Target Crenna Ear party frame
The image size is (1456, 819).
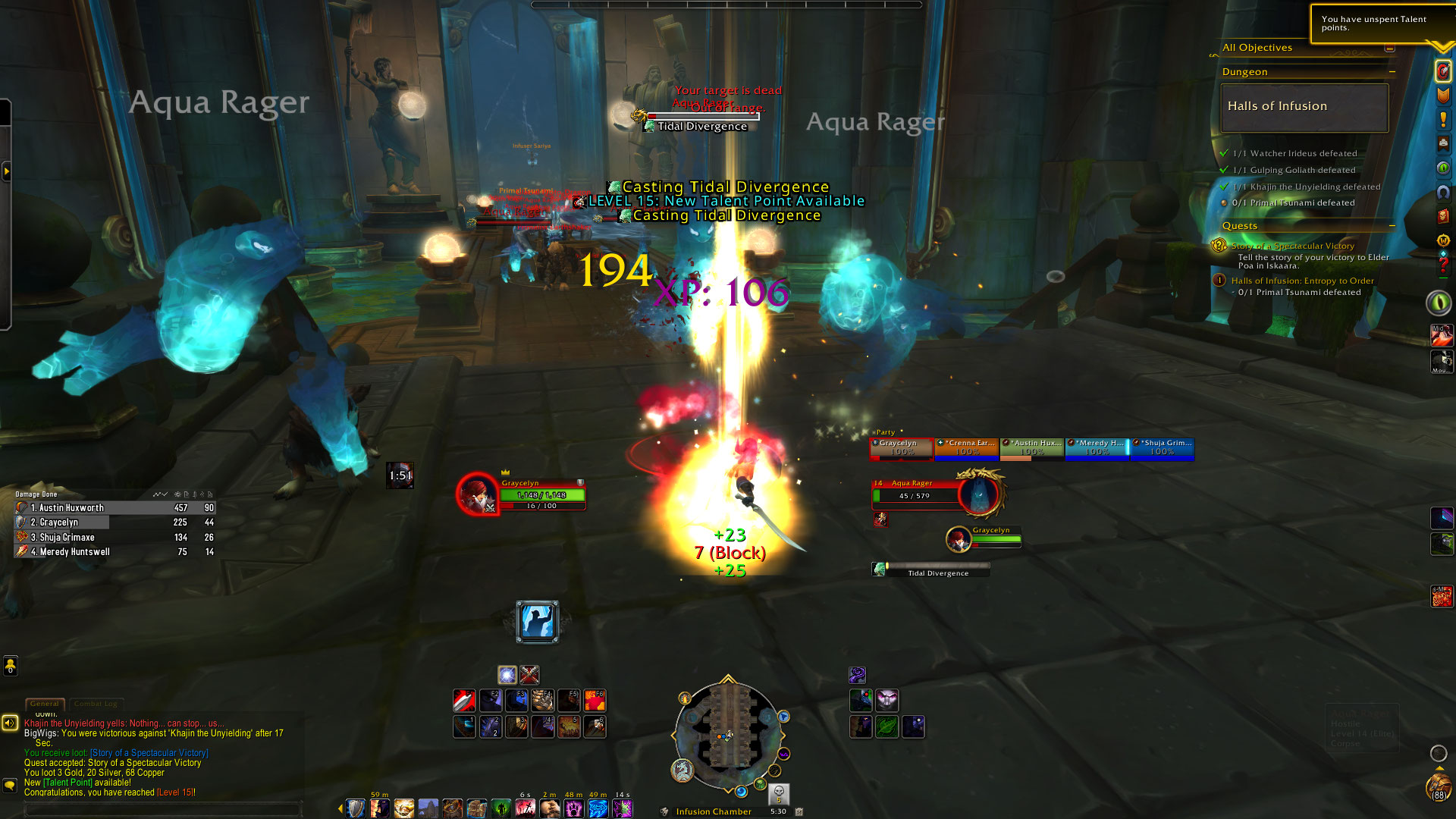pyautogui.click(x=967, y=447)
